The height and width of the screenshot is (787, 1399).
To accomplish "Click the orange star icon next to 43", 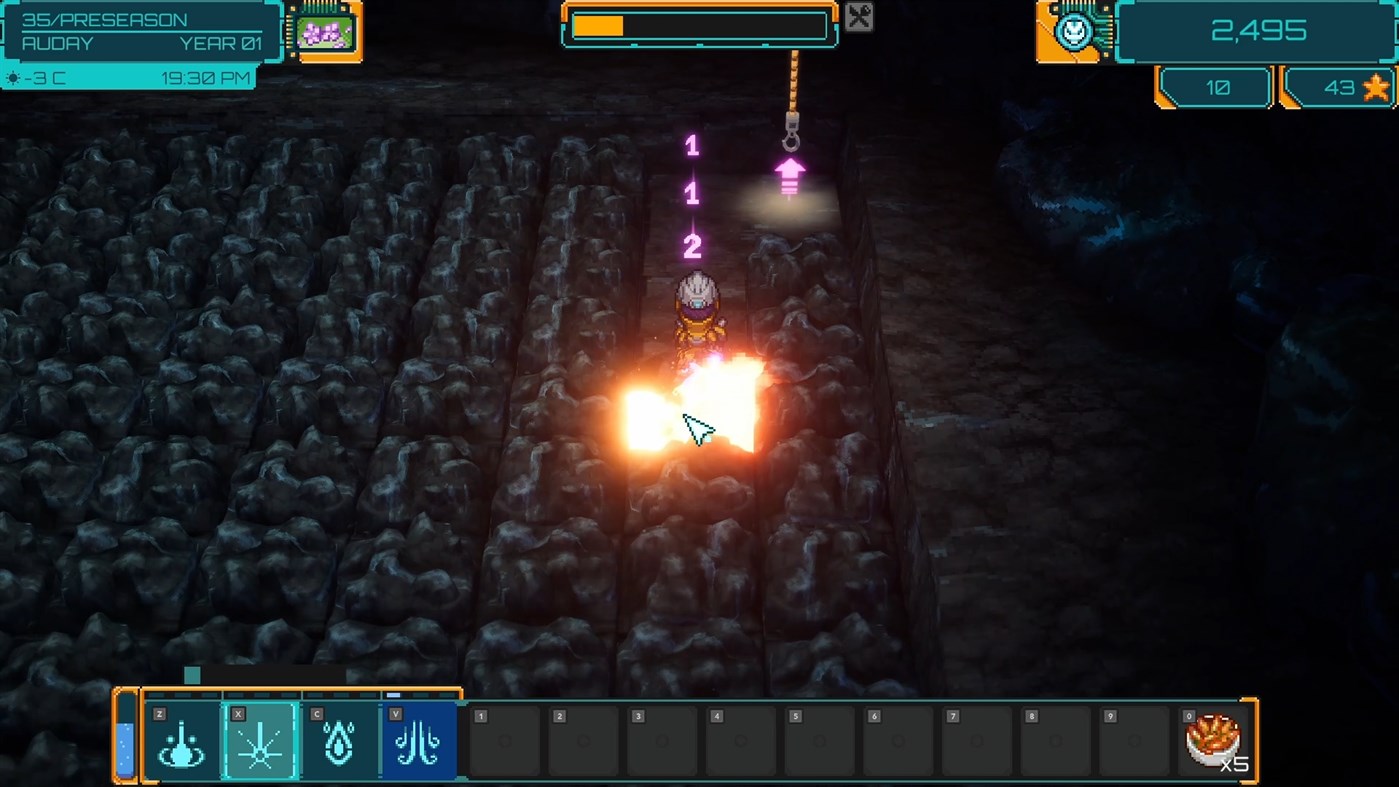I will pyautogui.click(x=1375, y=88).
